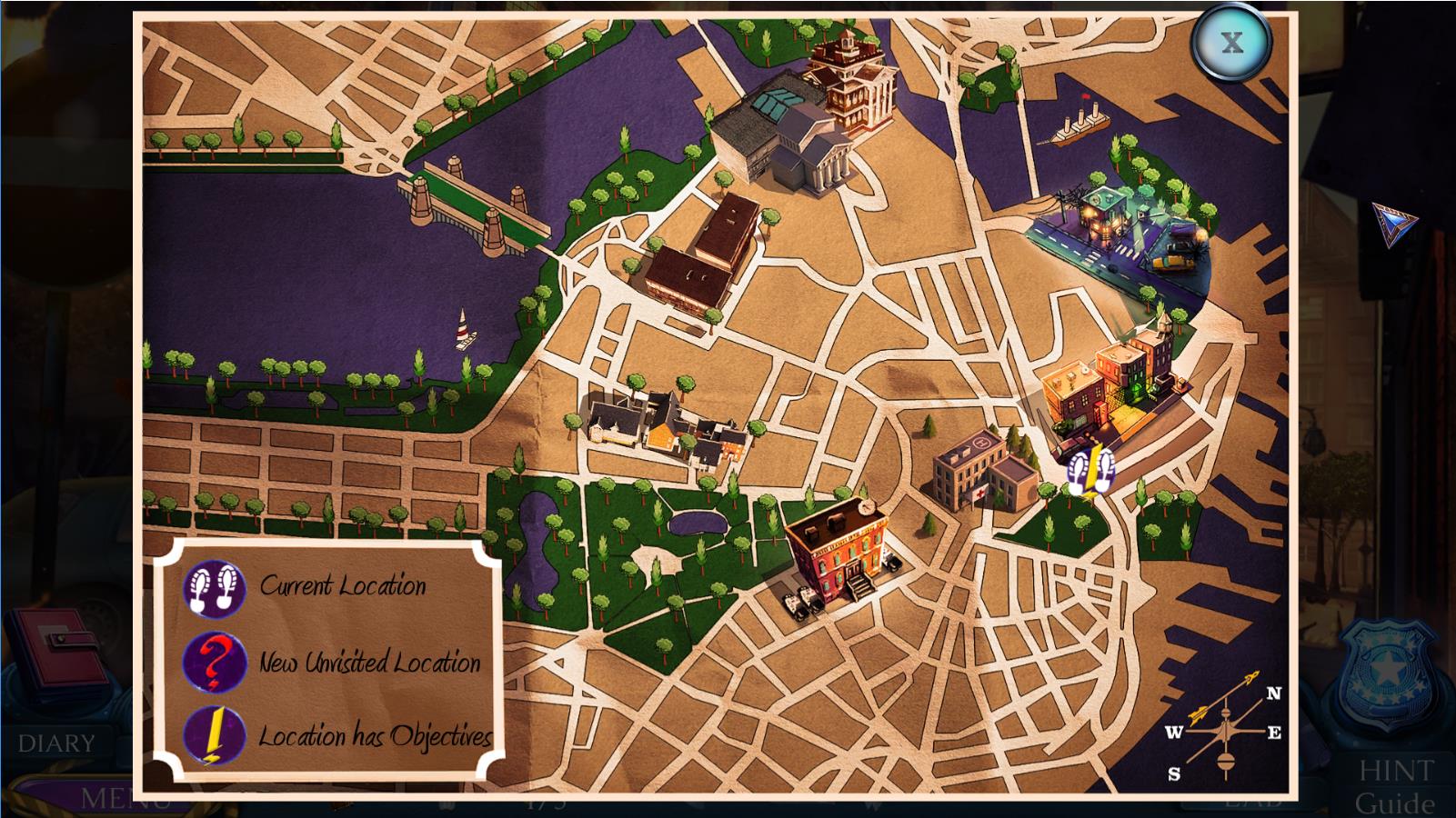Image resolution: width=1456 pixels, height=818 pixels.
Task: Click the New Unvisited Location question mark icon
Action: pyautogui.click(x=215, y=662)
